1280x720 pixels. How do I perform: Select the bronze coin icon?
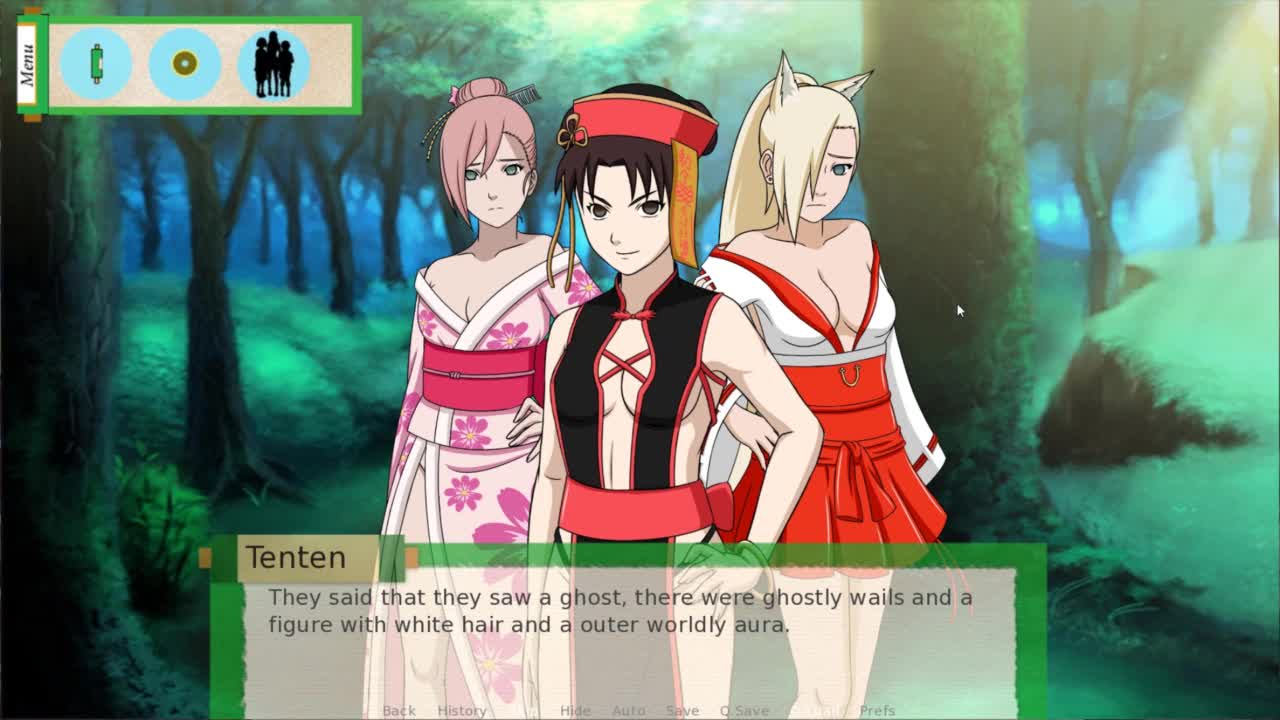(184, 64)
